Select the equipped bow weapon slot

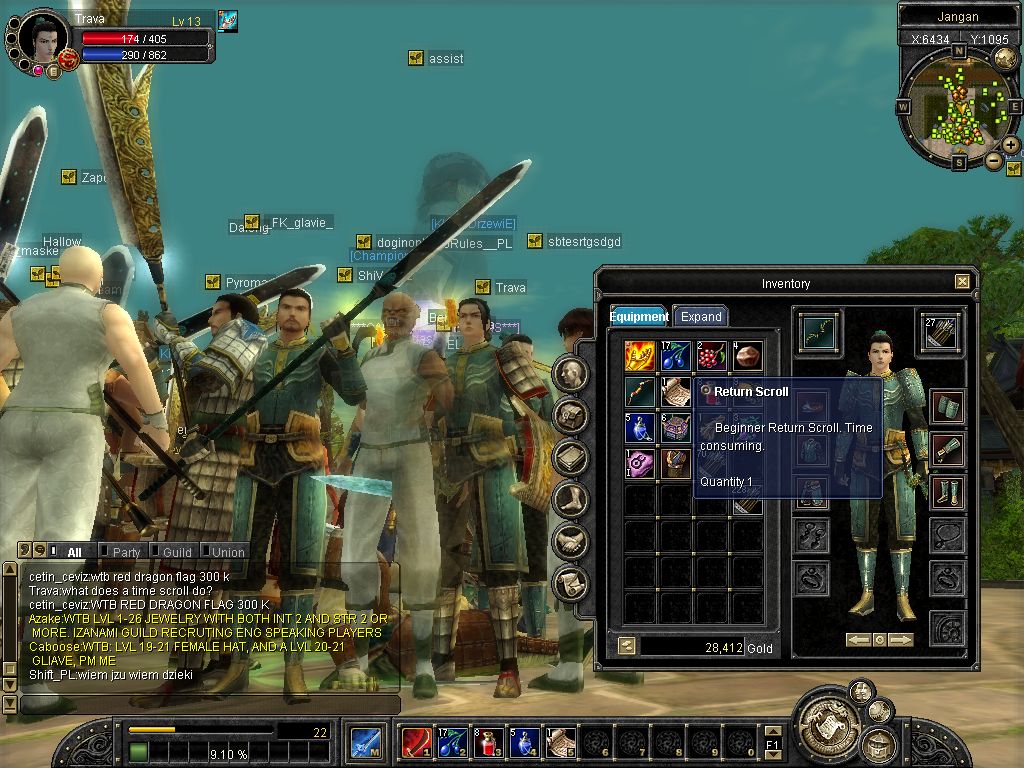(819, 333)
